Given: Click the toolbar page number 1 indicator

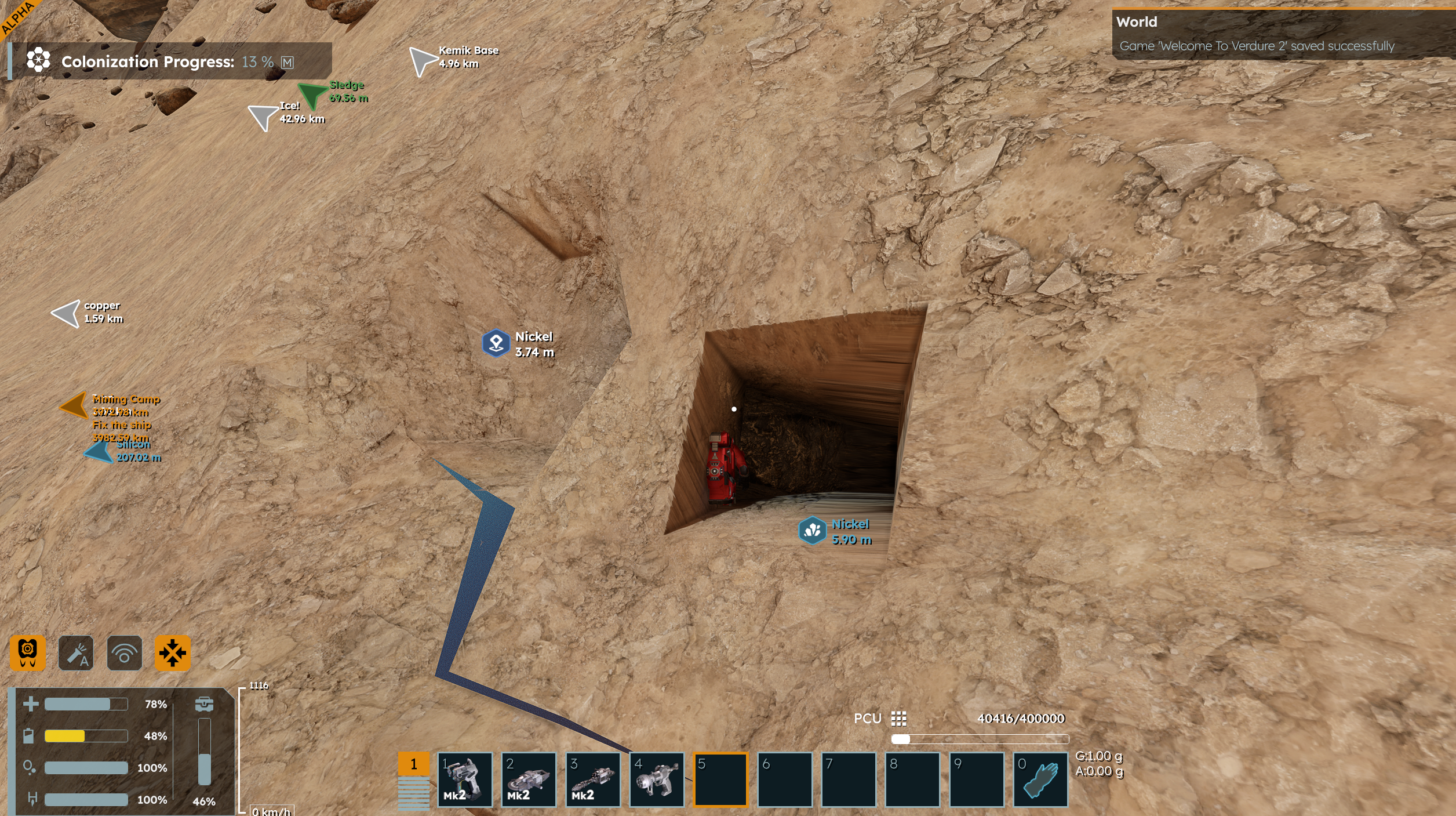Looking at the screenshot, I should [x=414, y=764].
